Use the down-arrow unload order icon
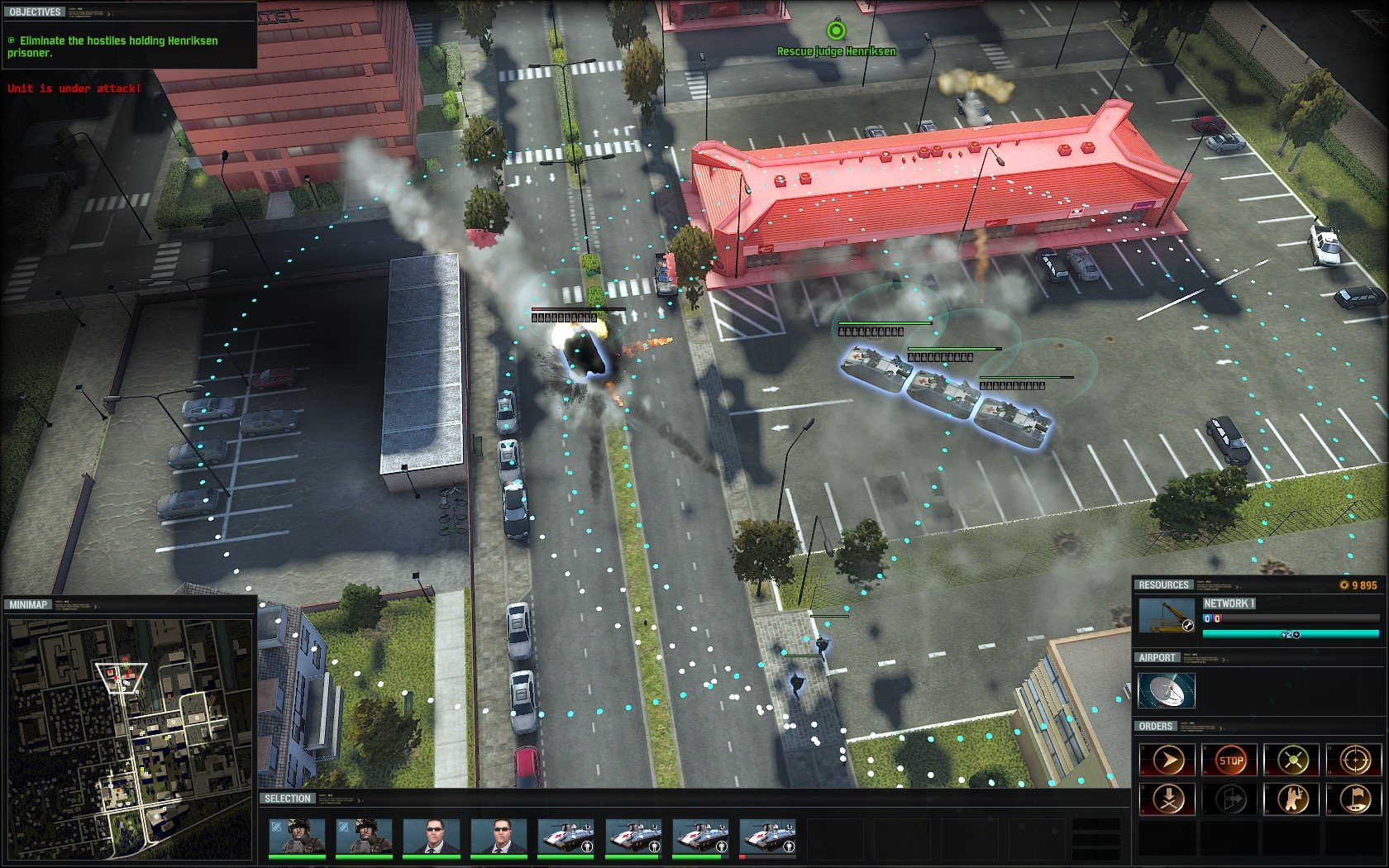The image size is (1389, 868). point(1167,799)
